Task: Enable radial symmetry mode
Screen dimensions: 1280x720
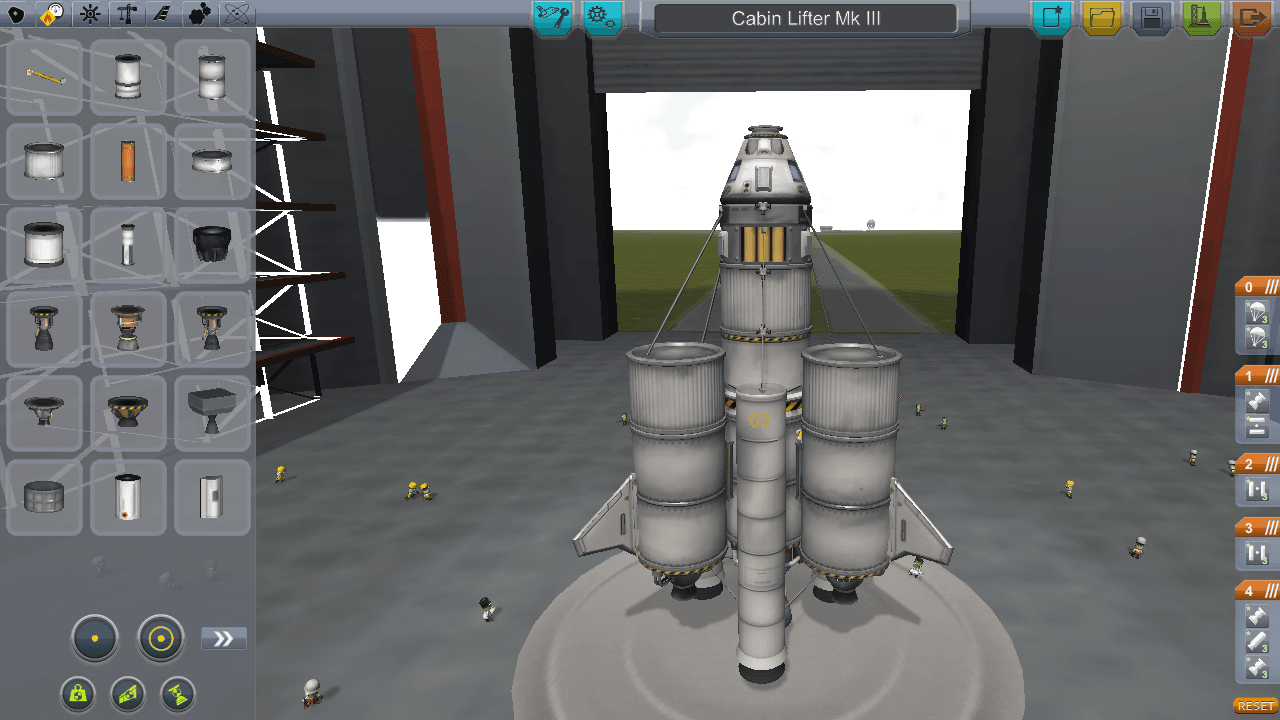Action: tap(160, 637)
